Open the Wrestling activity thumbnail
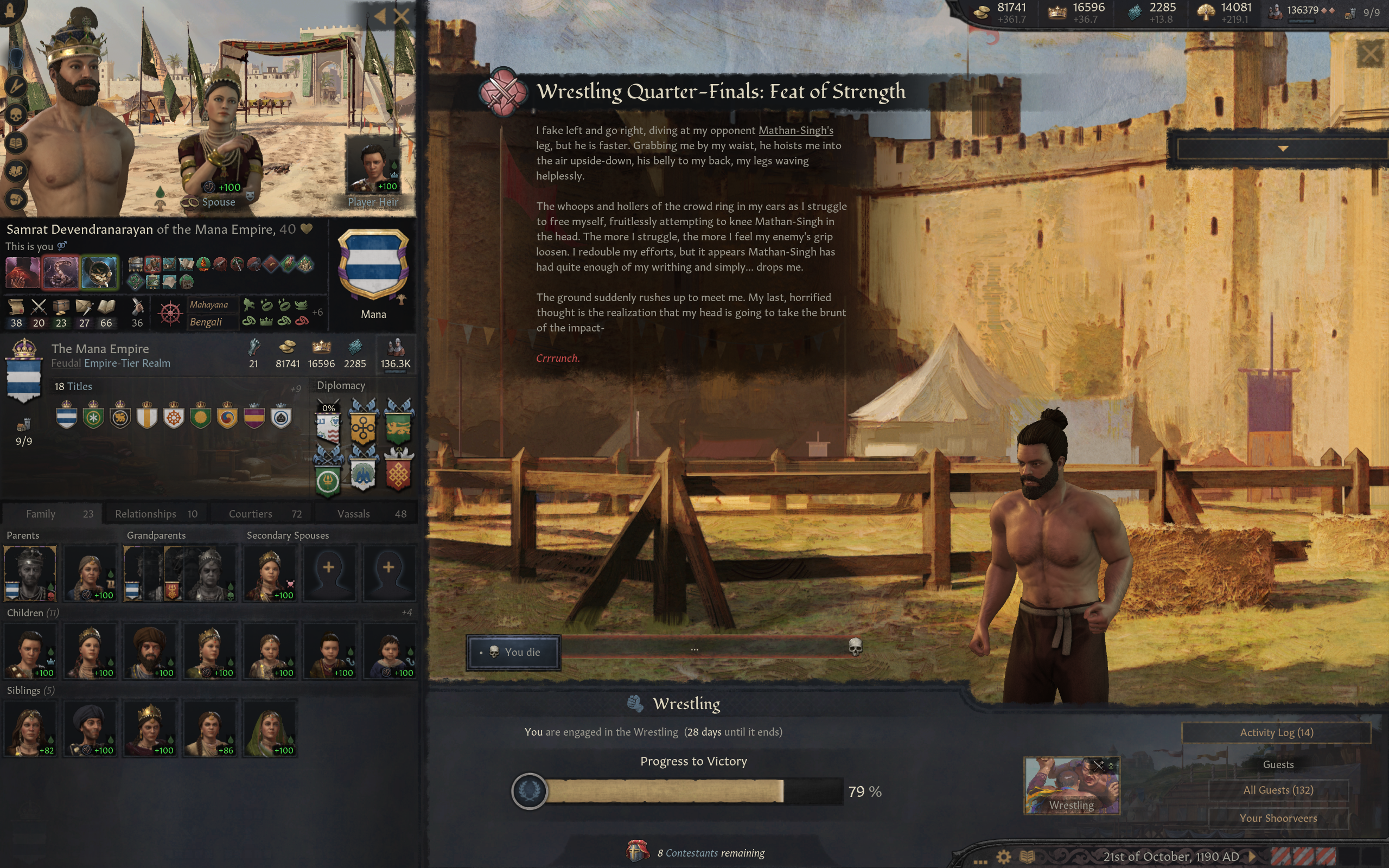 (x=1071, y=785)
